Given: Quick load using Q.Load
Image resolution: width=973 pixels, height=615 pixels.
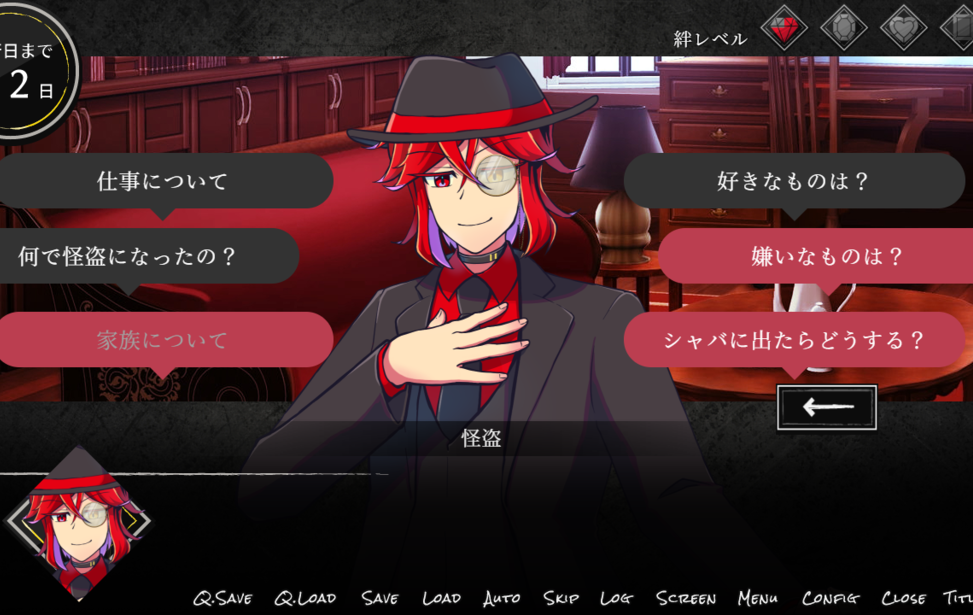Looking at the screenshot, I should coord(305,598).
